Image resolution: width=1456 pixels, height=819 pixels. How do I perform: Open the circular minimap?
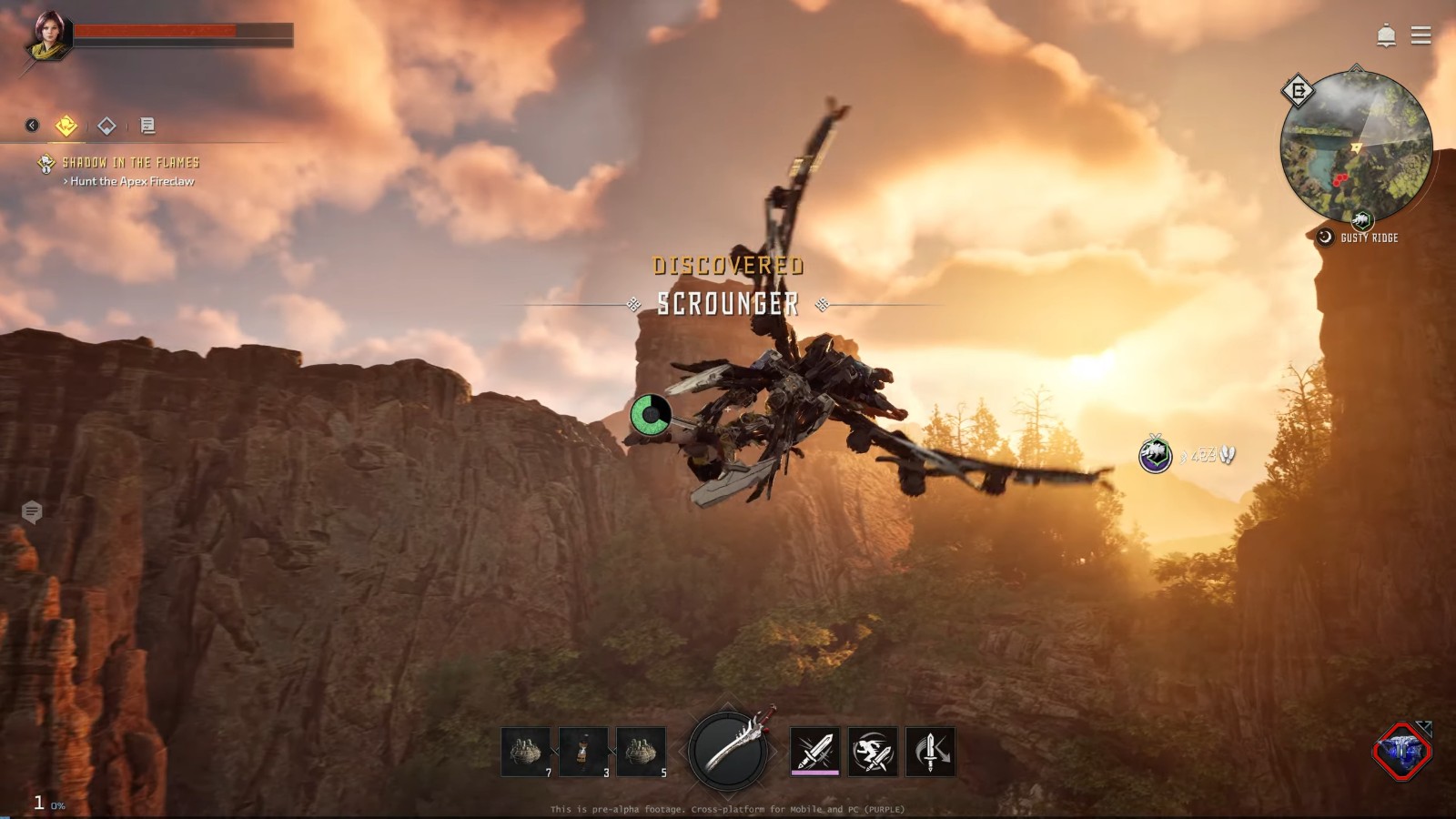[1356, 147]
